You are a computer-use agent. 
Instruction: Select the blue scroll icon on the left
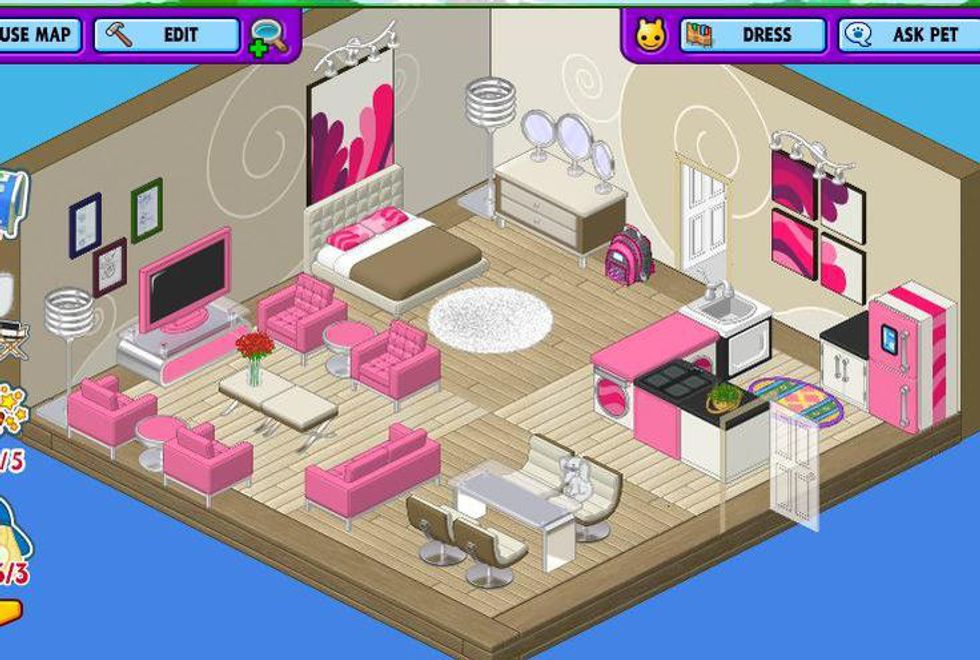pyautogui.click(x=12, y=203)
